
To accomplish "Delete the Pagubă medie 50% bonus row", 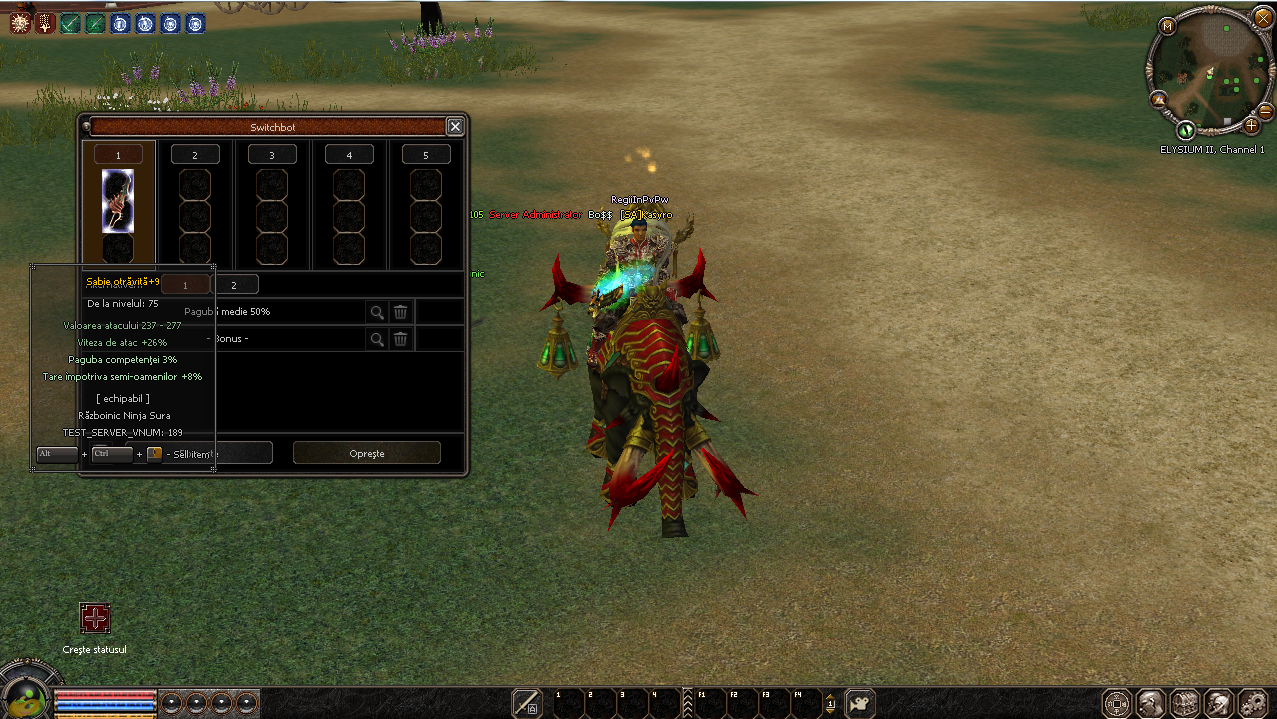I will pos(400,312).
